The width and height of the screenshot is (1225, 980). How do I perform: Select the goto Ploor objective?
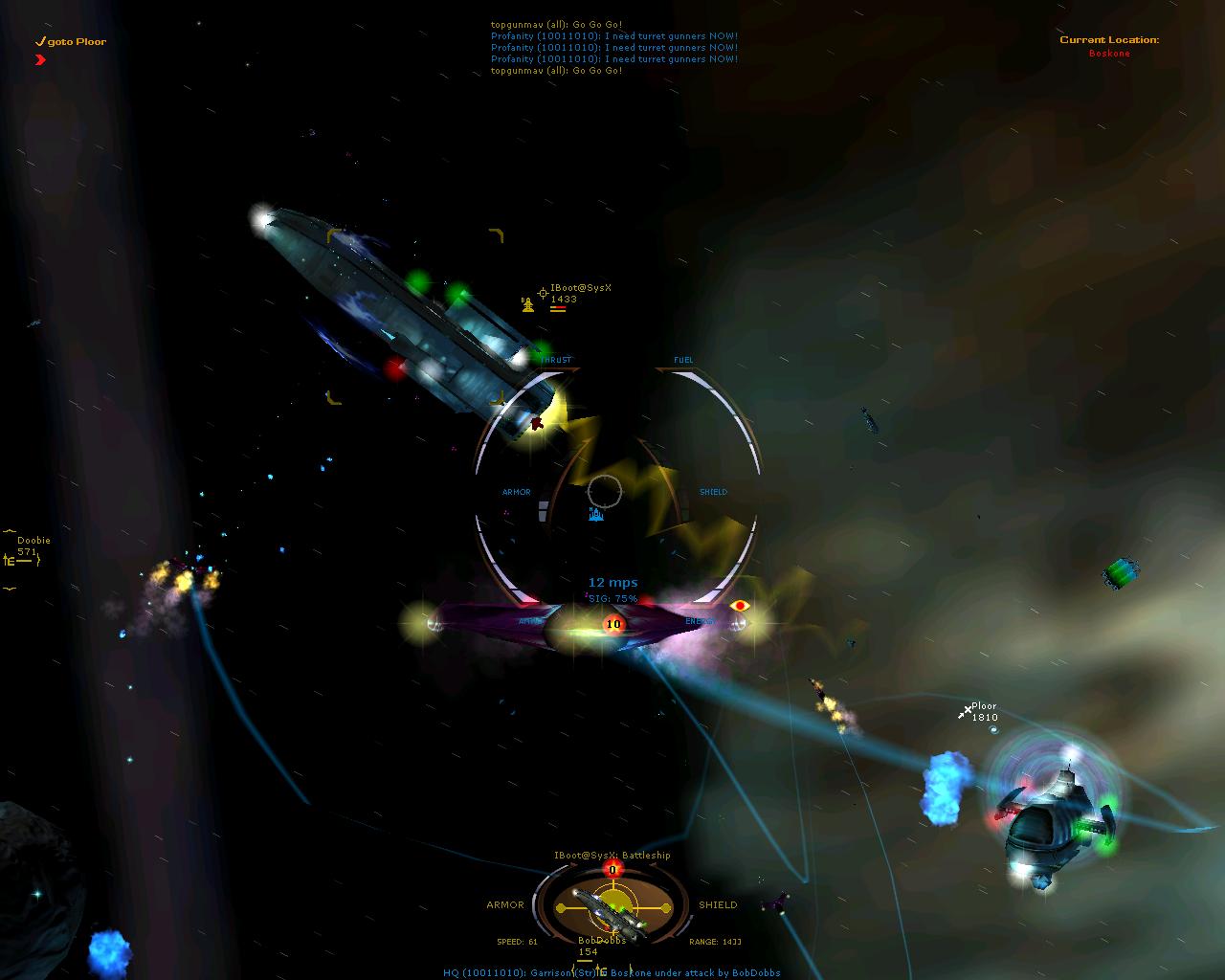click(x=71, y=42)
